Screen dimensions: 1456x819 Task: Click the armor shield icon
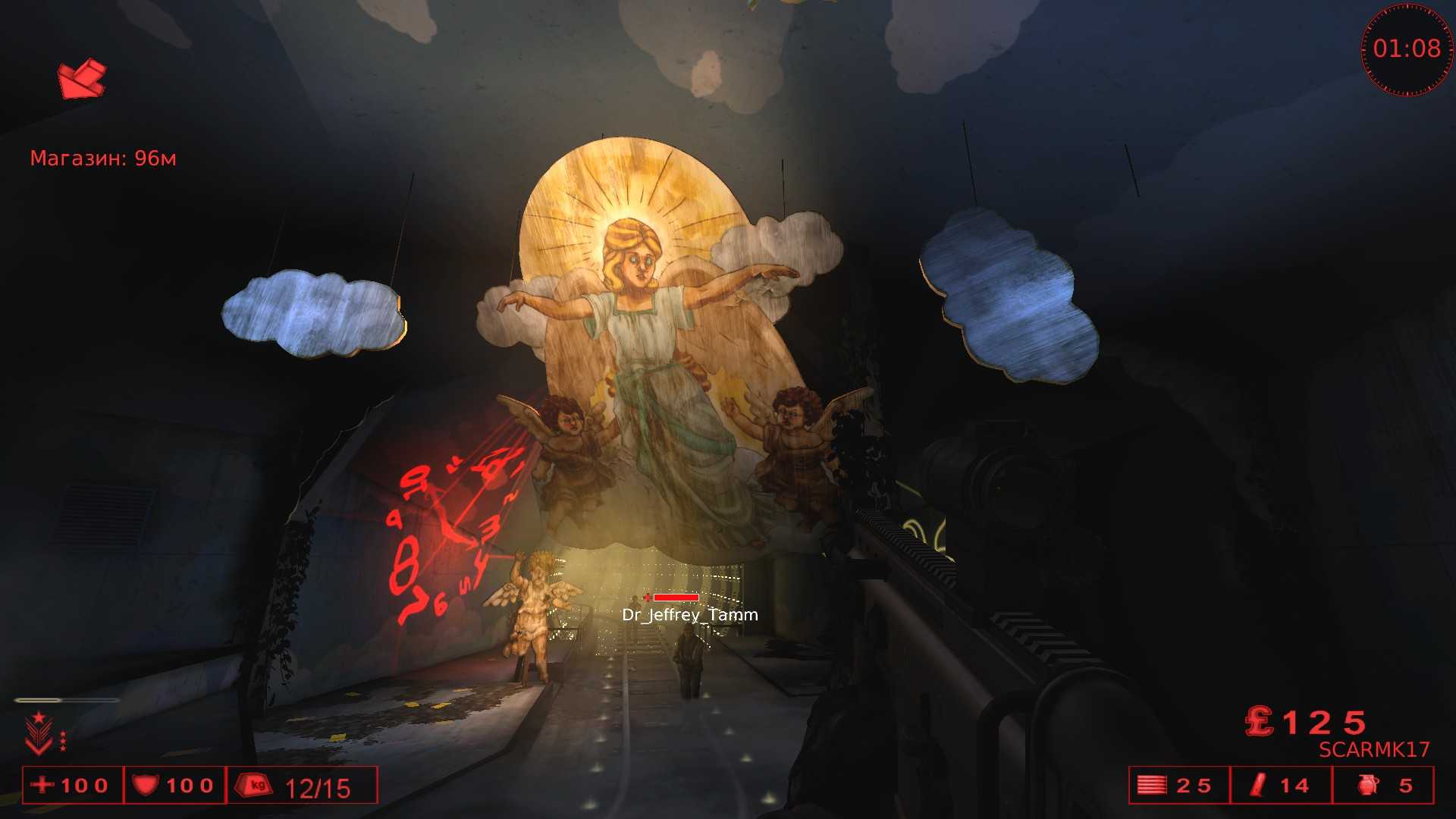coord(147,786)
